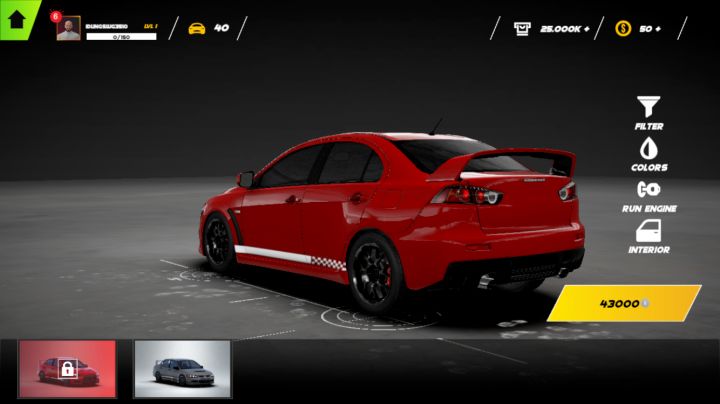Viewport: 720px width, 404px height.
Task: Open the player profile avatar
Action: click(68, 29)
